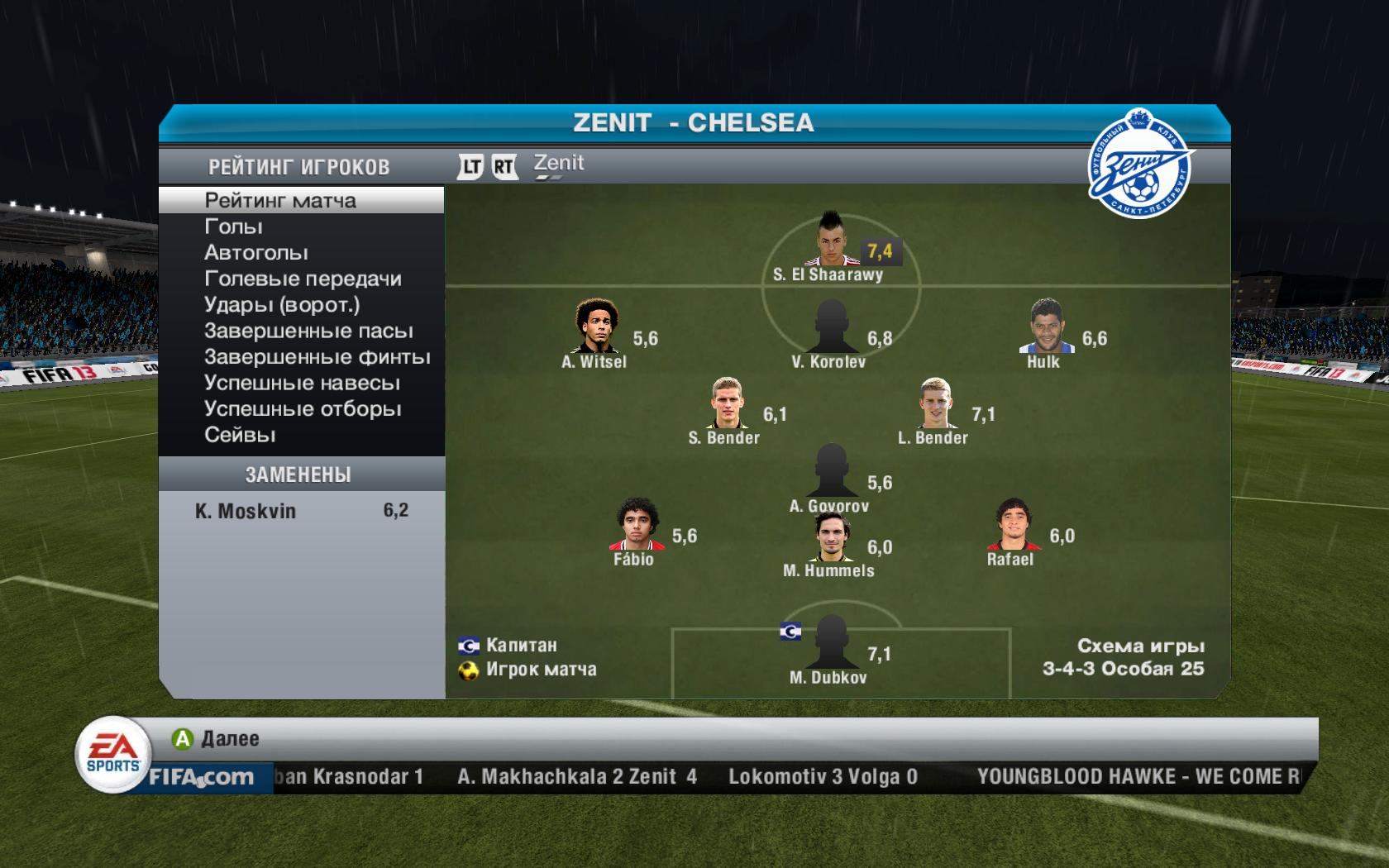Image resolution: width=1389 pixels, height=868 pixels.
Task: Select Rafael's player portrait
Action: [1010, 524]
